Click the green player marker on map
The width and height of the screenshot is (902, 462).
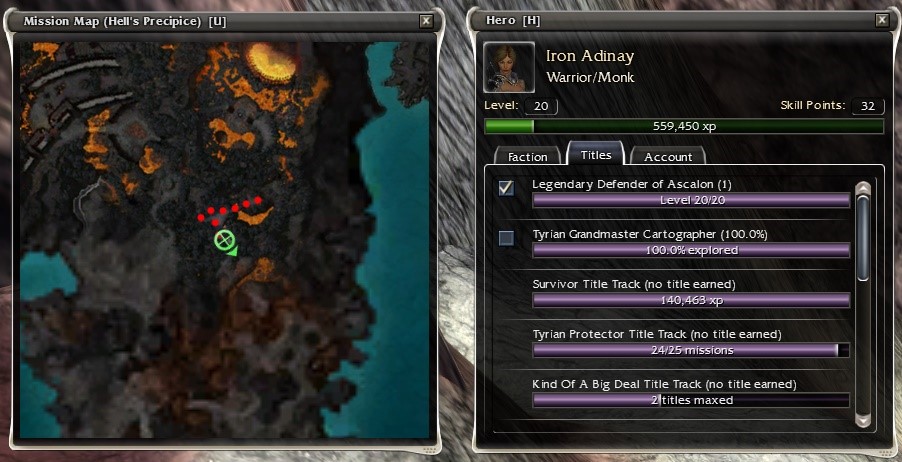tap(224, 240)
